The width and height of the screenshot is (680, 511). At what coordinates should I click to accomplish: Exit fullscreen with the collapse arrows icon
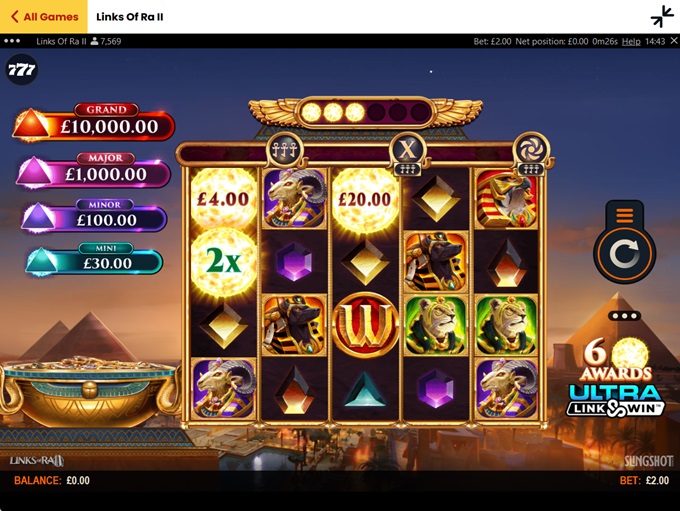tap(661, 17)
